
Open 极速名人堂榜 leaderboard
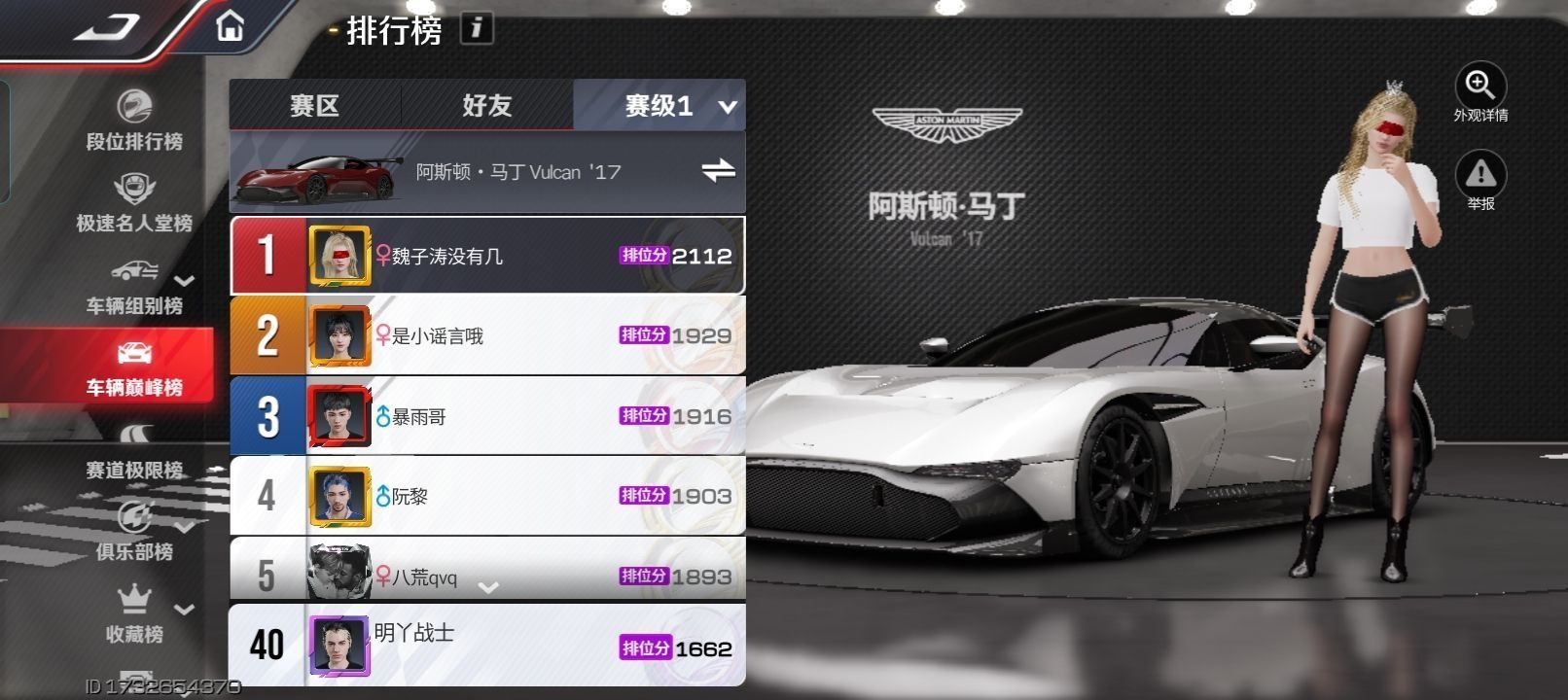click(x=134, y=203)
